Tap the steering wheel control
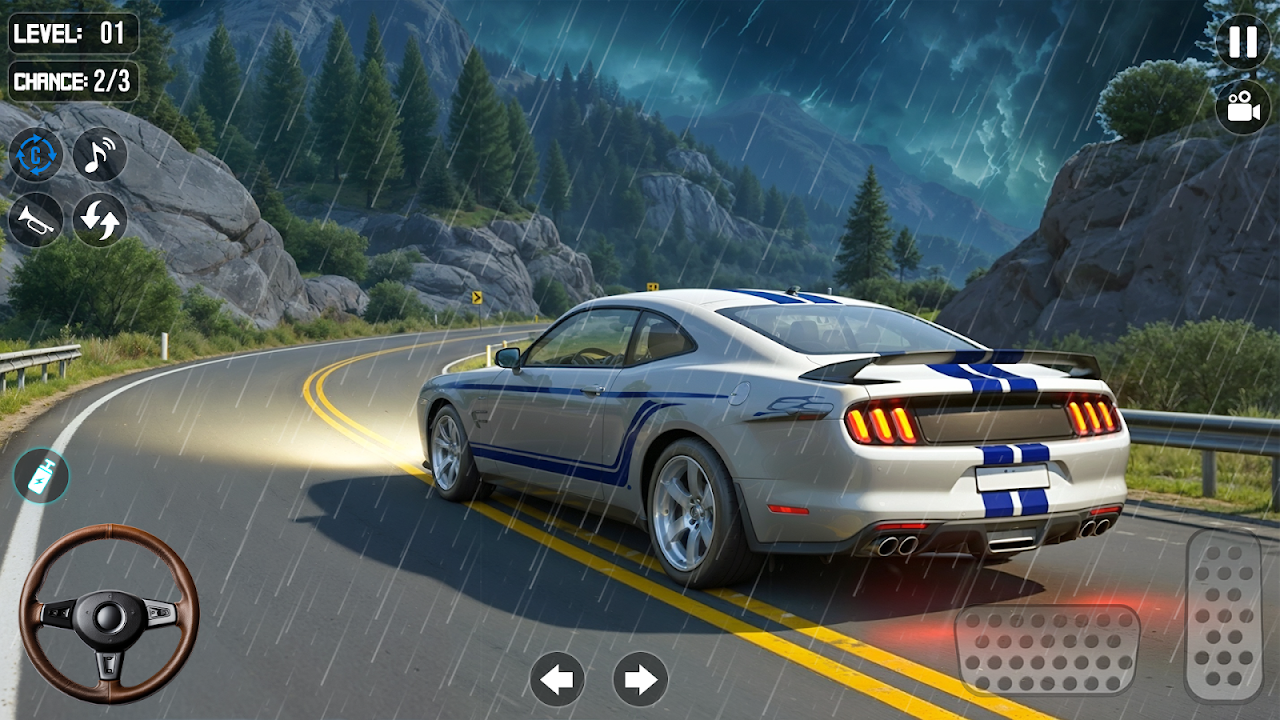This screenshot has height=720, width=1280. pos(109,613)
